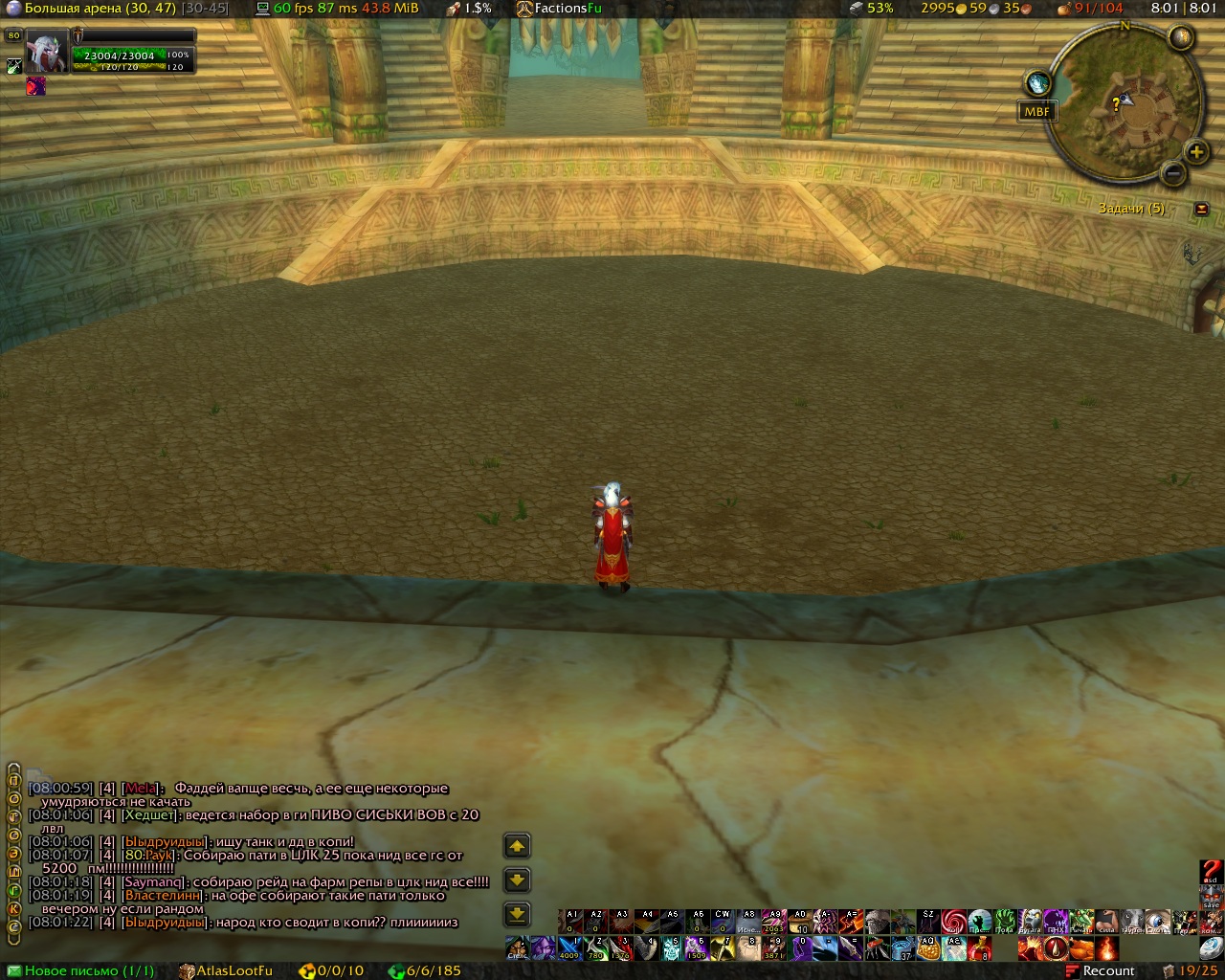Viewport: 1225px width, 980px height.
Task: Open the AtlasLootFu plugin
Action: pos(226,970)
